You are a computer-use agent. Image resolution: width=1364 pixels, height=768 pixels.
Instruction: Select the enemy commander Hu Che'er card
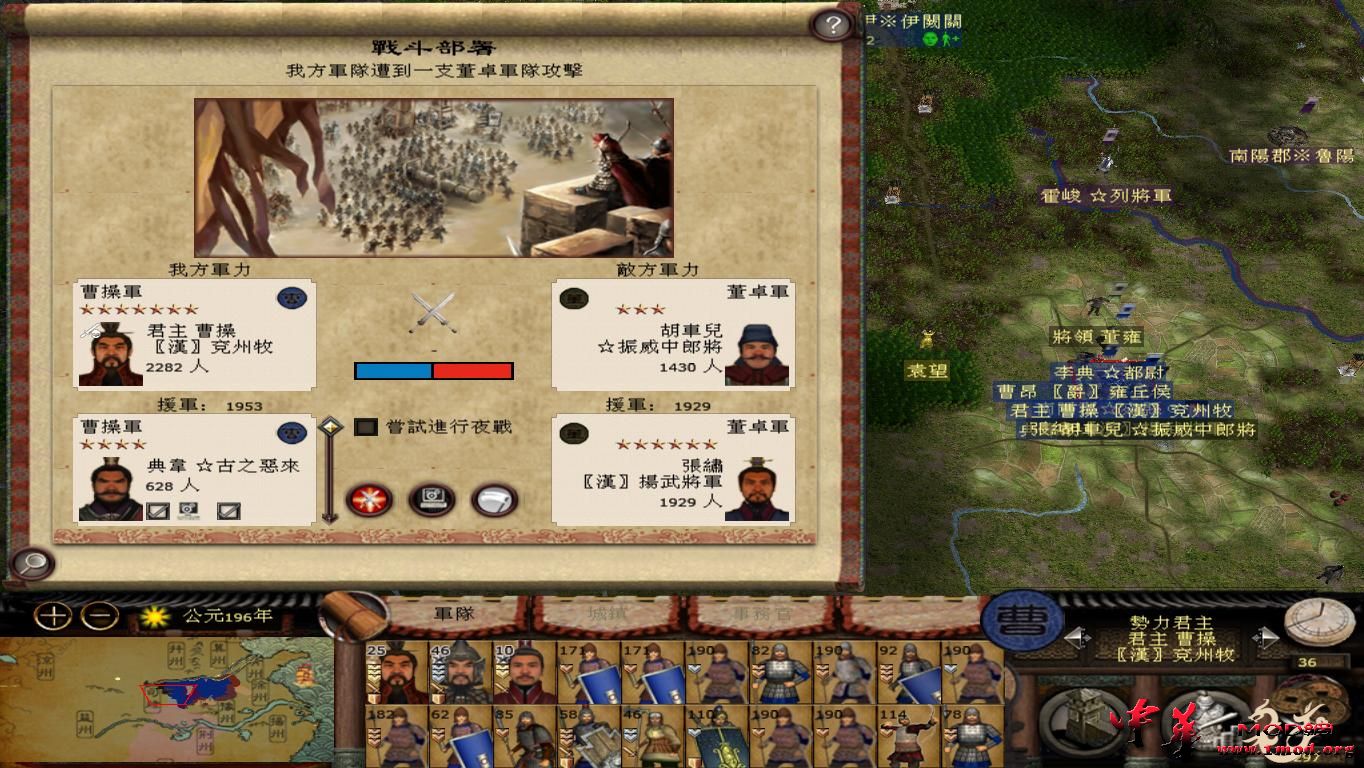click(670, 335)
